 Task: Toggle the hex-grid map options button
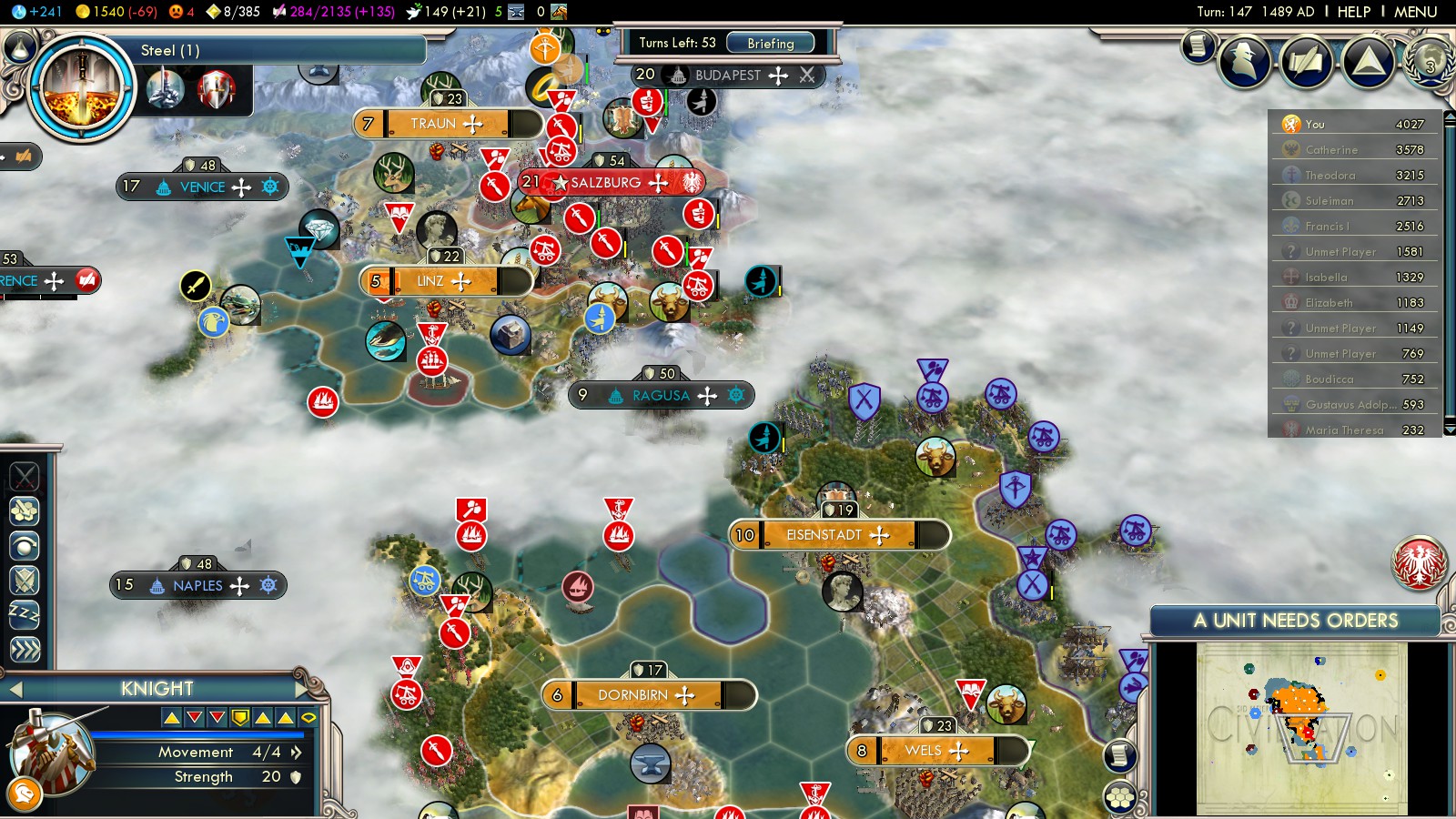click(x=1120, y=798)
